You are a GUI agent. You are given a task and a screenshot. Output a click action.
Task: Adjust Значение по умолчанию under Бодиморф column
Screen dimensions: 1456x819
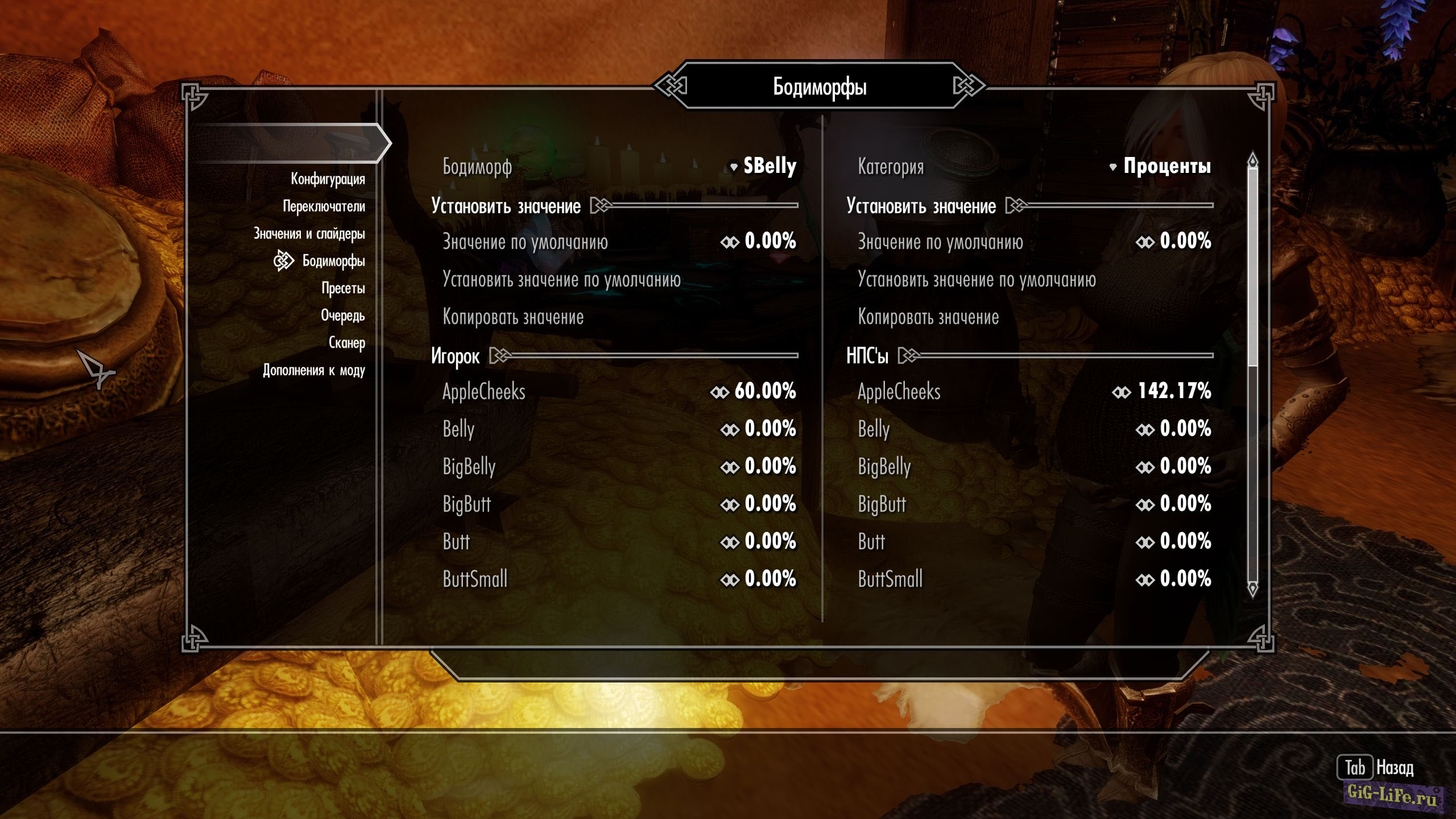[x=759, y=242]
